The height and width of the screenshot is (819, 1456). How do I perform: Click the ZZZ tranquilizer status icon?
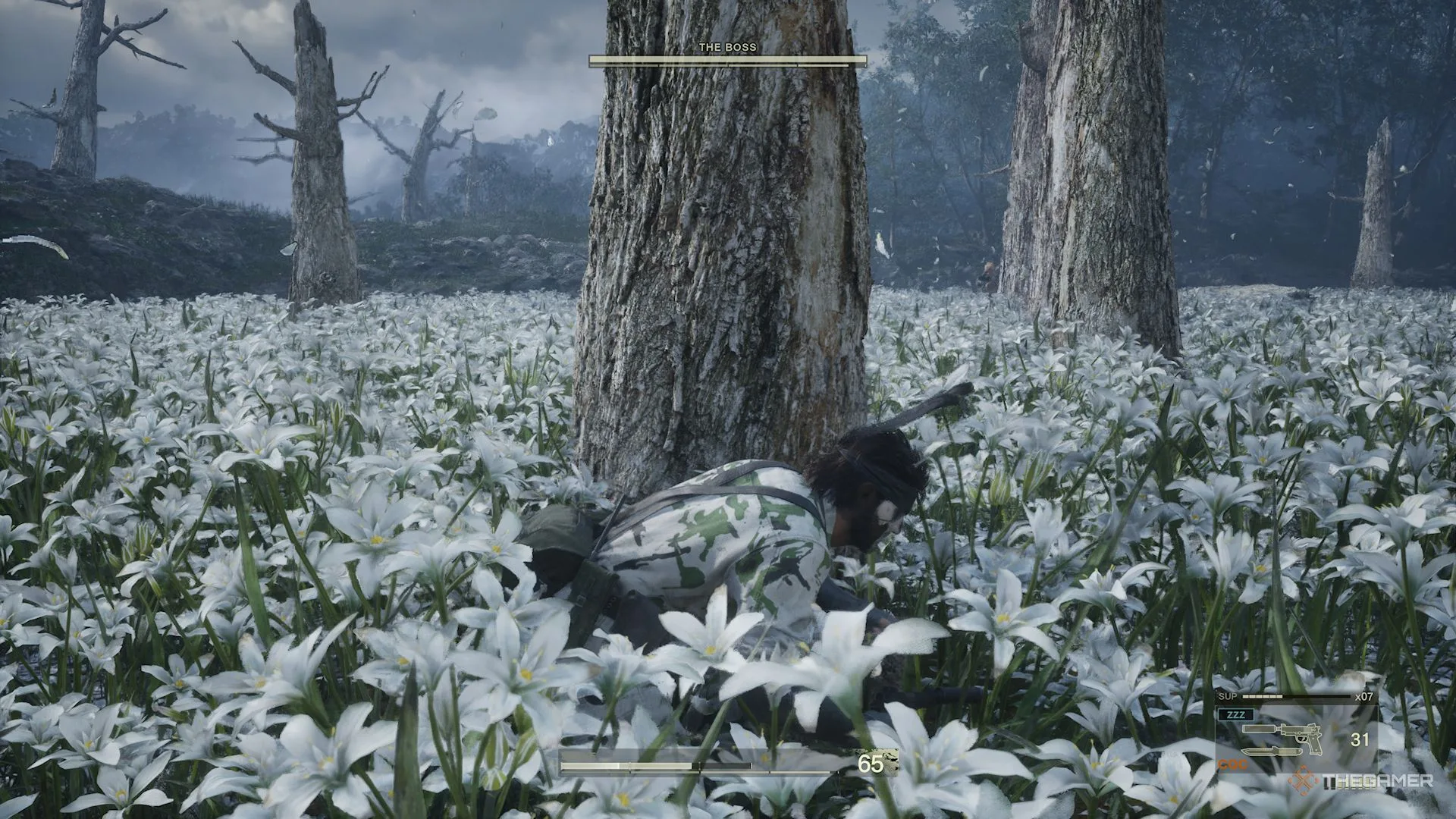click(x=1236, y=714)
